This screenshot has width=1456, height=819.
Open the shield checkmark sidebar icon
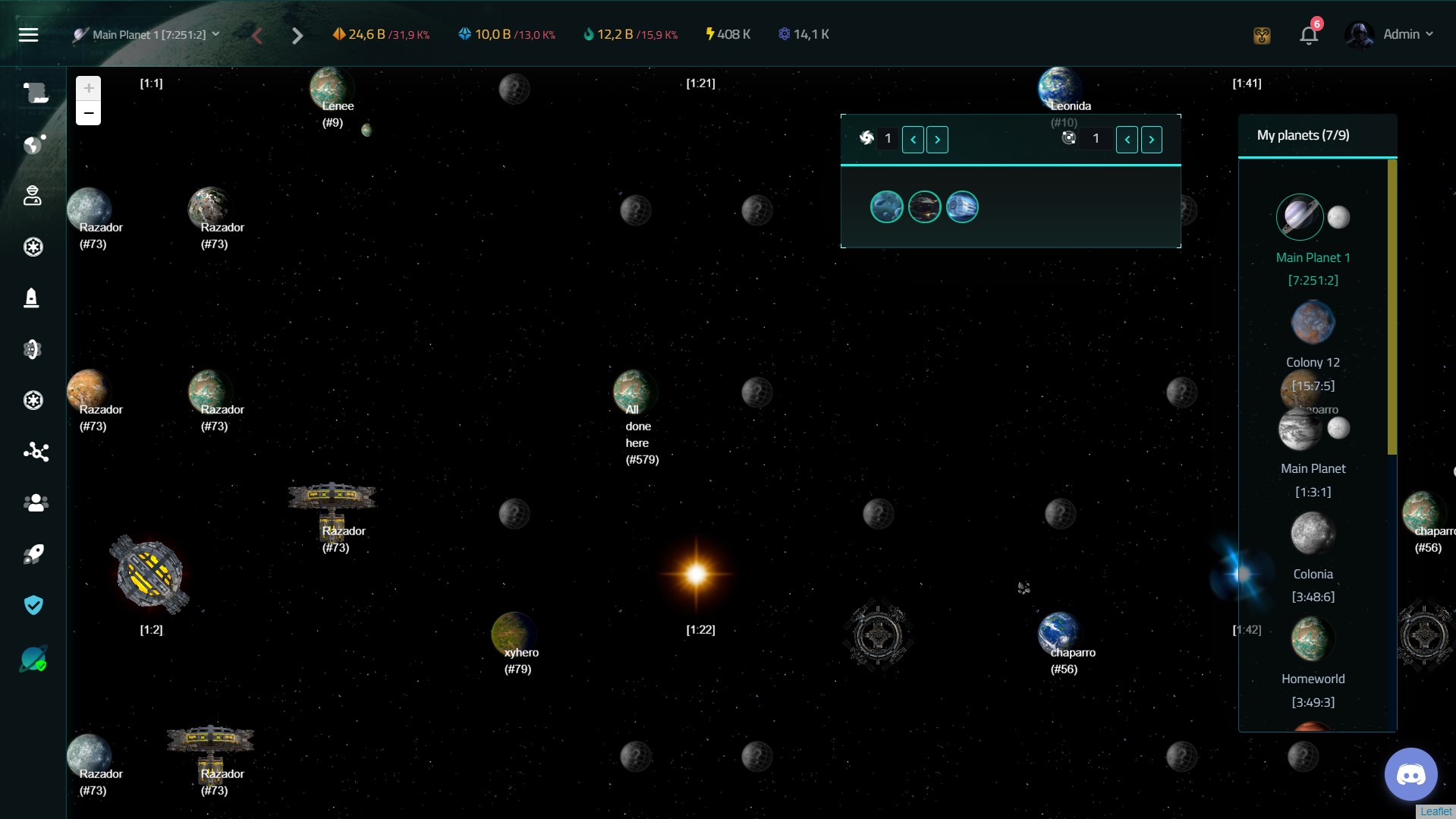point(33,605)
